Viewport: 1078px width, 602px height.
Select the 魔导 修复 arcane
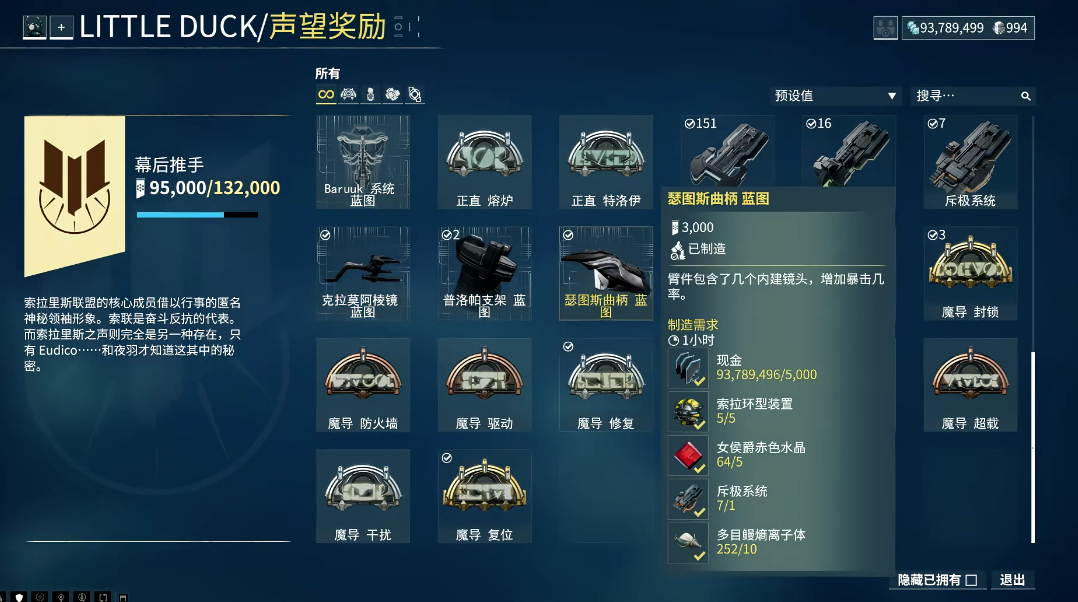click(x=605, y=385)
